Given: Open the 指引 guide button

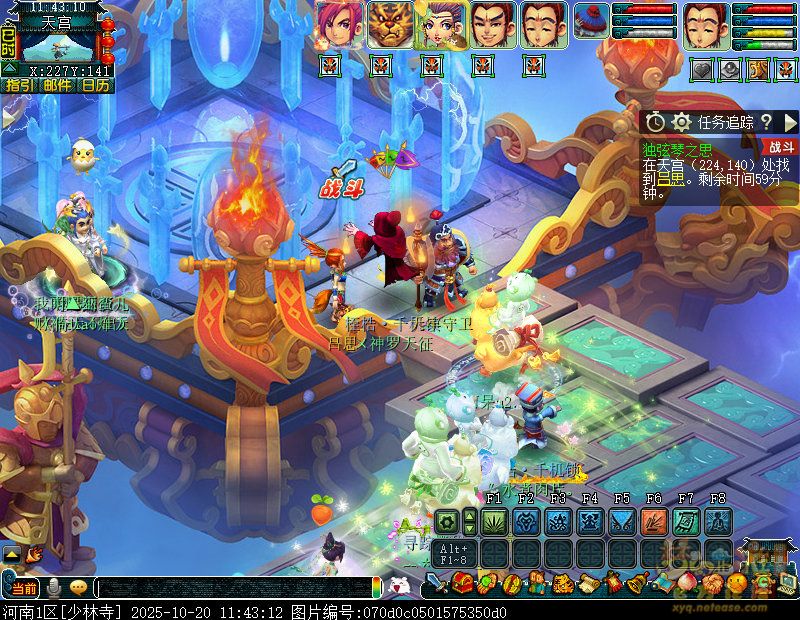Looking at the screenshot, I should click(x=17, y=86).
